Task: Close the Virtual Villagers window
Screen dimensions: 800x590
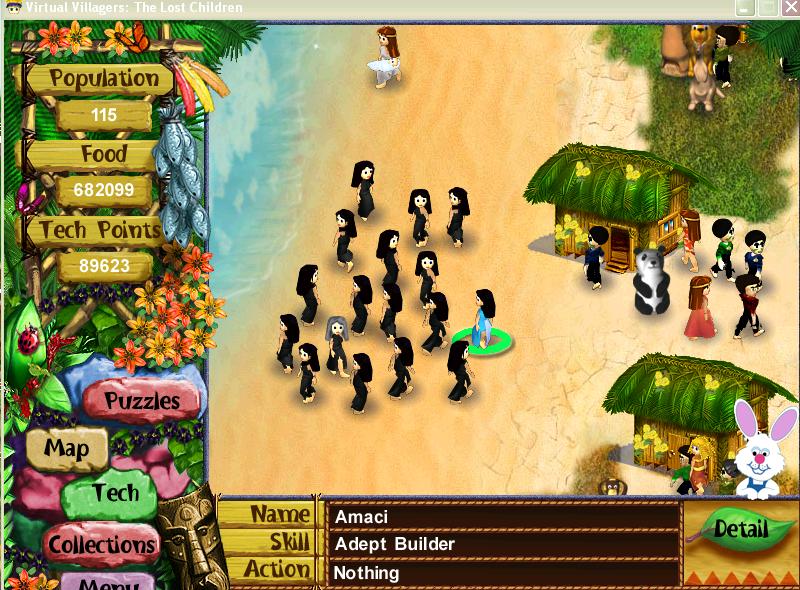Action: (790, 8)
